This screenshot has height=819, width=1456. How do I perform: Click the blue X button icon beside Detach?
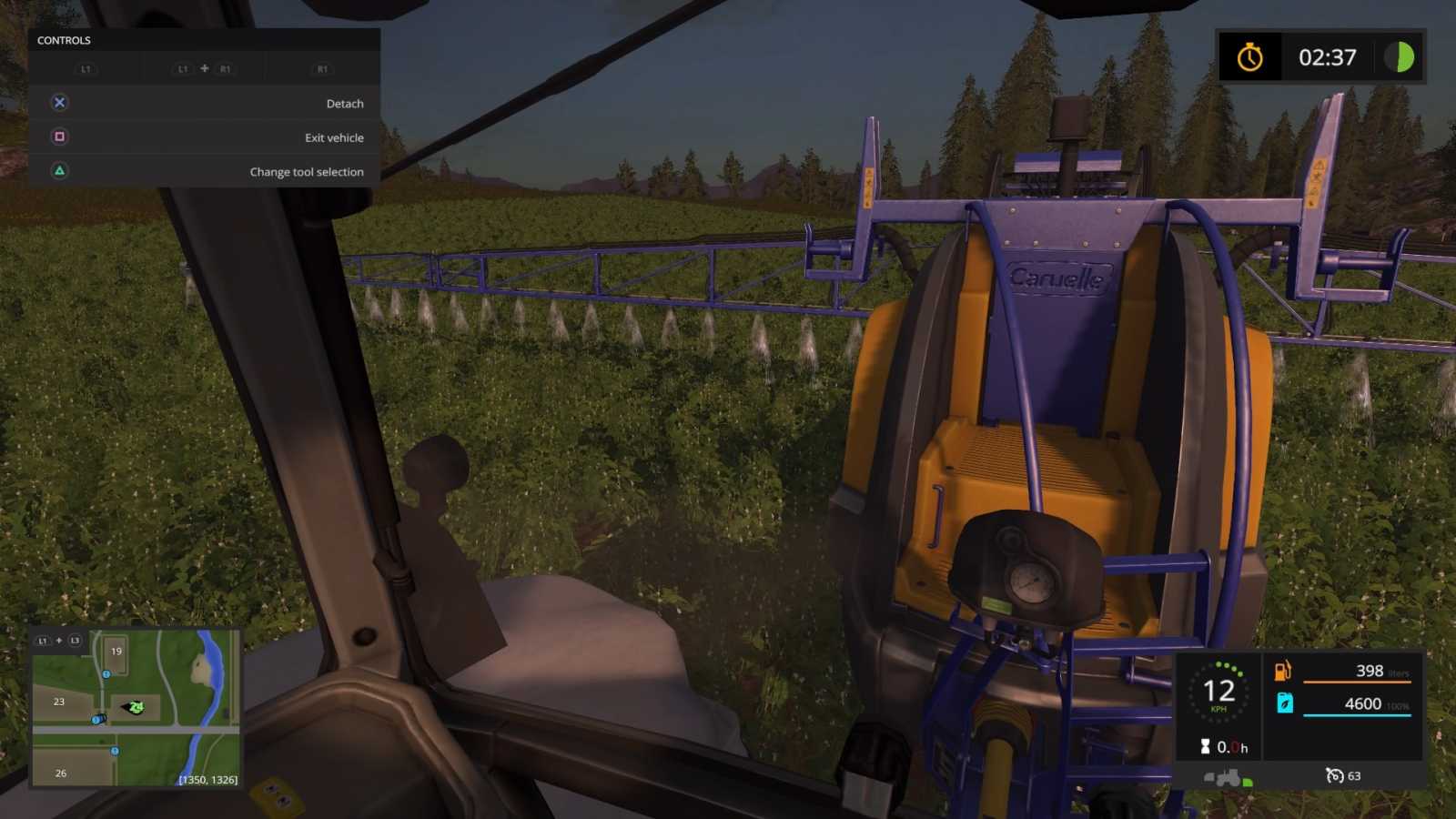point(58,103)
